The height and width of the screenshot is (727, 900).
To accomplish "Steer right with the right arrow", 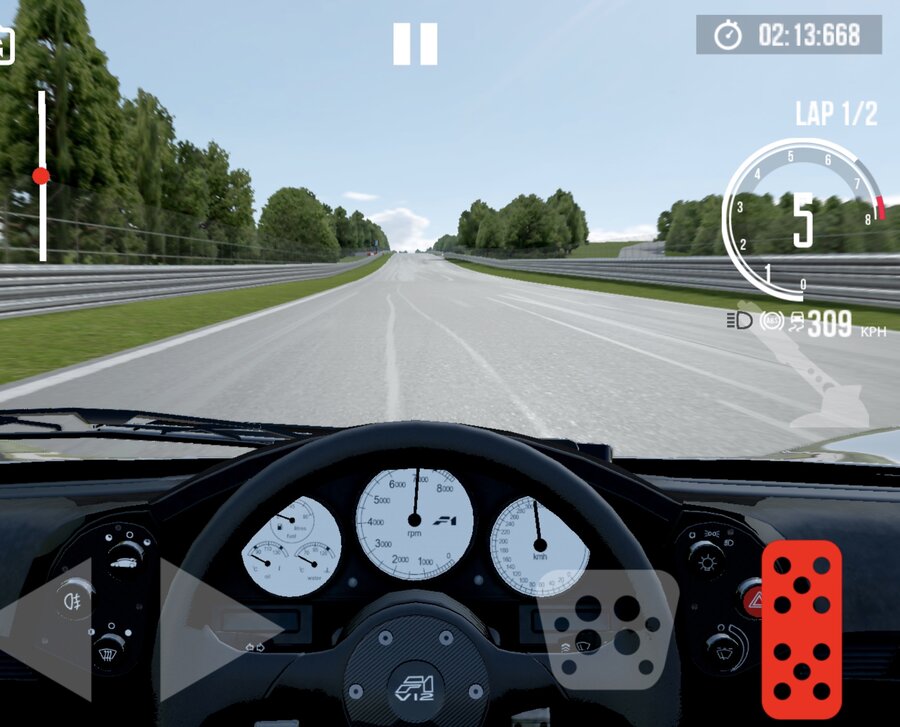I will 215,628.
